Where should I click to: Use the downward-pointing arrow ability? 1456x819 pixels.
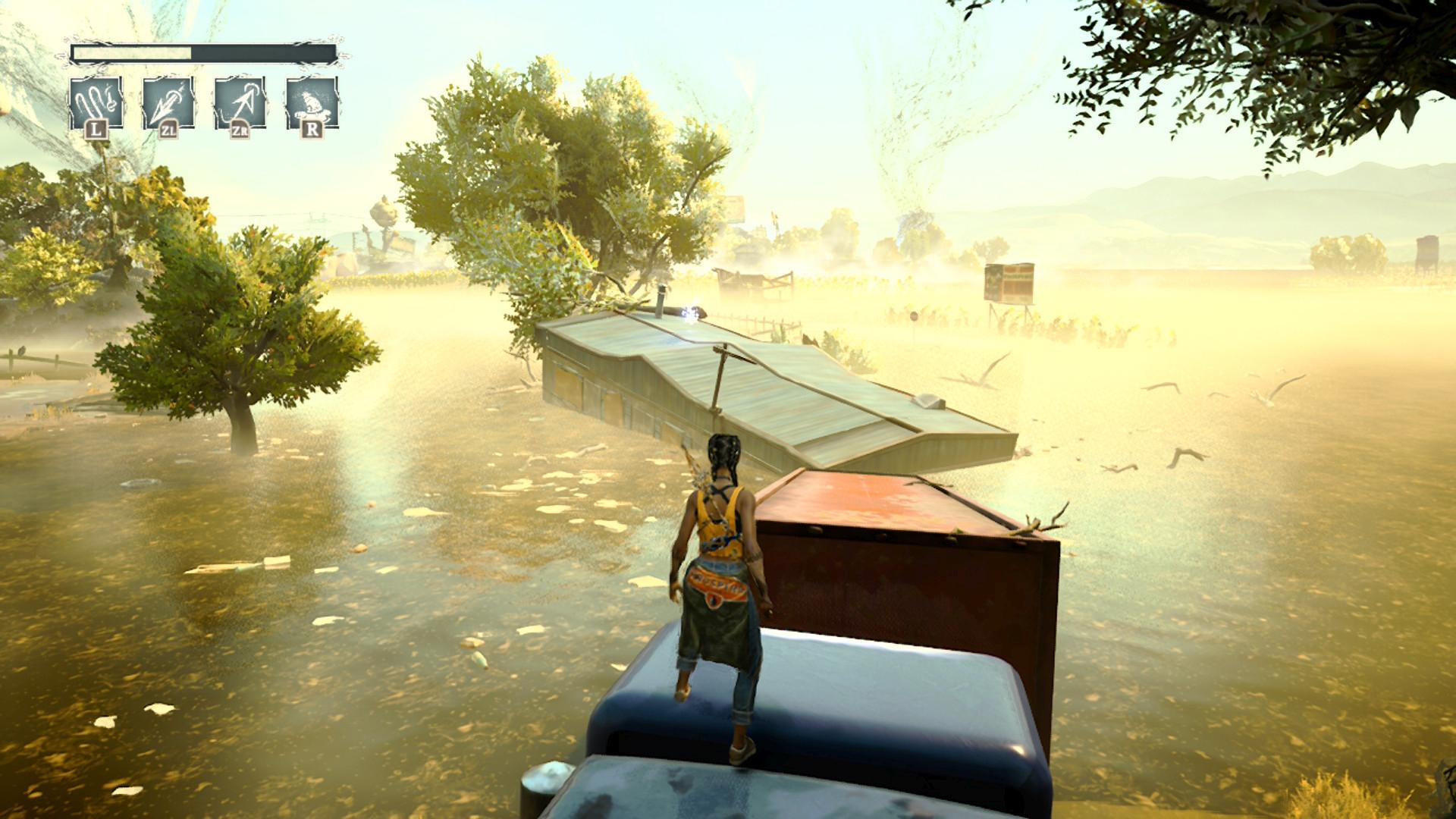pyautogui.click(x=168, y=102)
